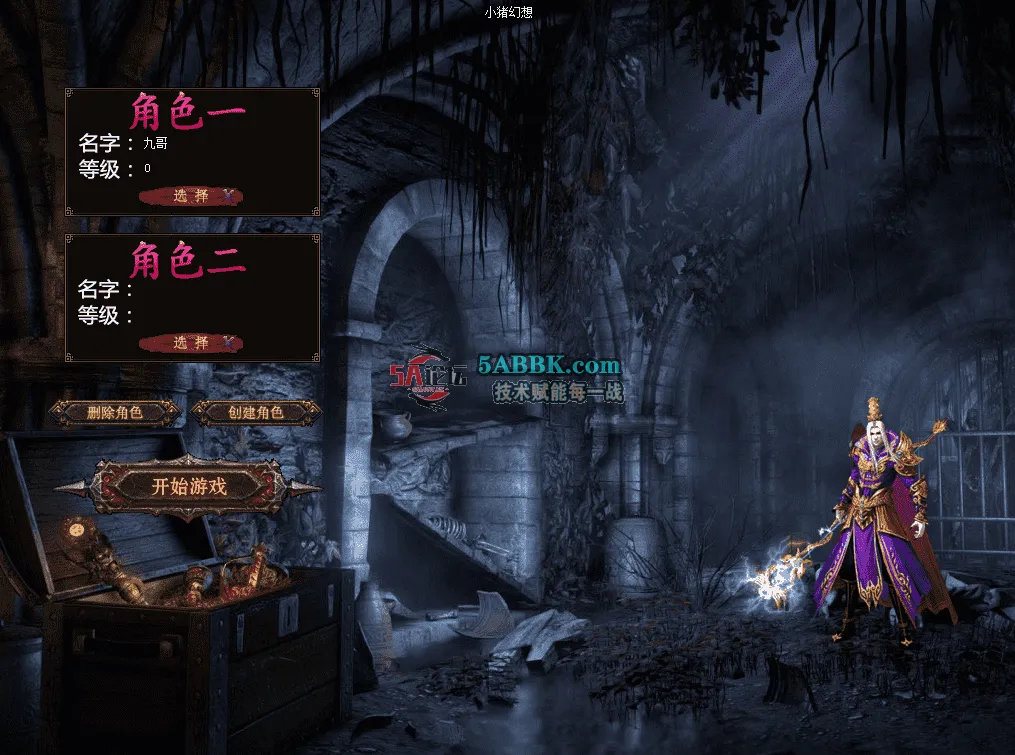Pick the empty 角色二 character panel
The width and height of the screenshot is (1015, 755).
pyautogui.click(x=192, y=297)
